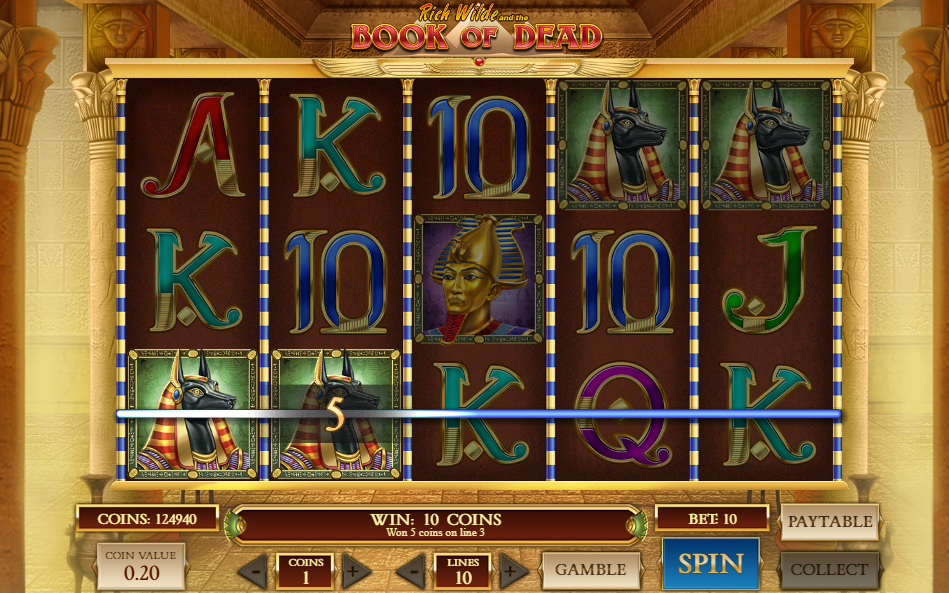This screenshot has width=949, height=593.
Task: Spin the reels with the SPIN button
Action: pyautogui.click(x=710, y=564)
